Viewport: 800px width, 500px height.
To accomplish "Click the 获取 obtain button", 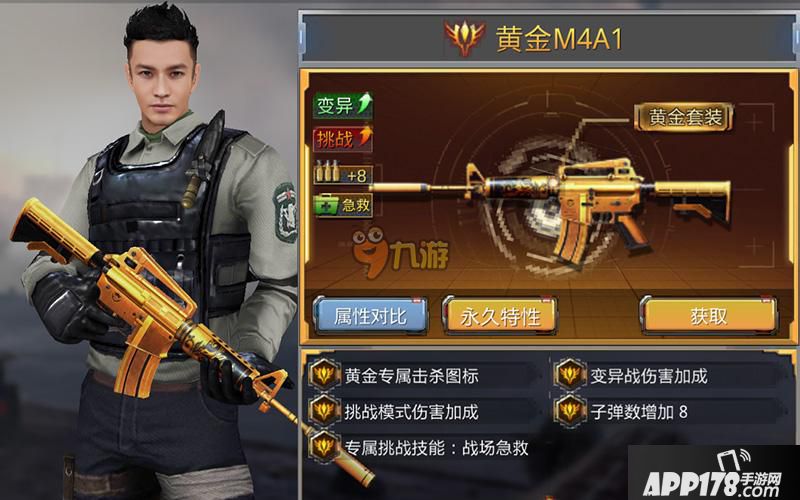I will point(708,316).
